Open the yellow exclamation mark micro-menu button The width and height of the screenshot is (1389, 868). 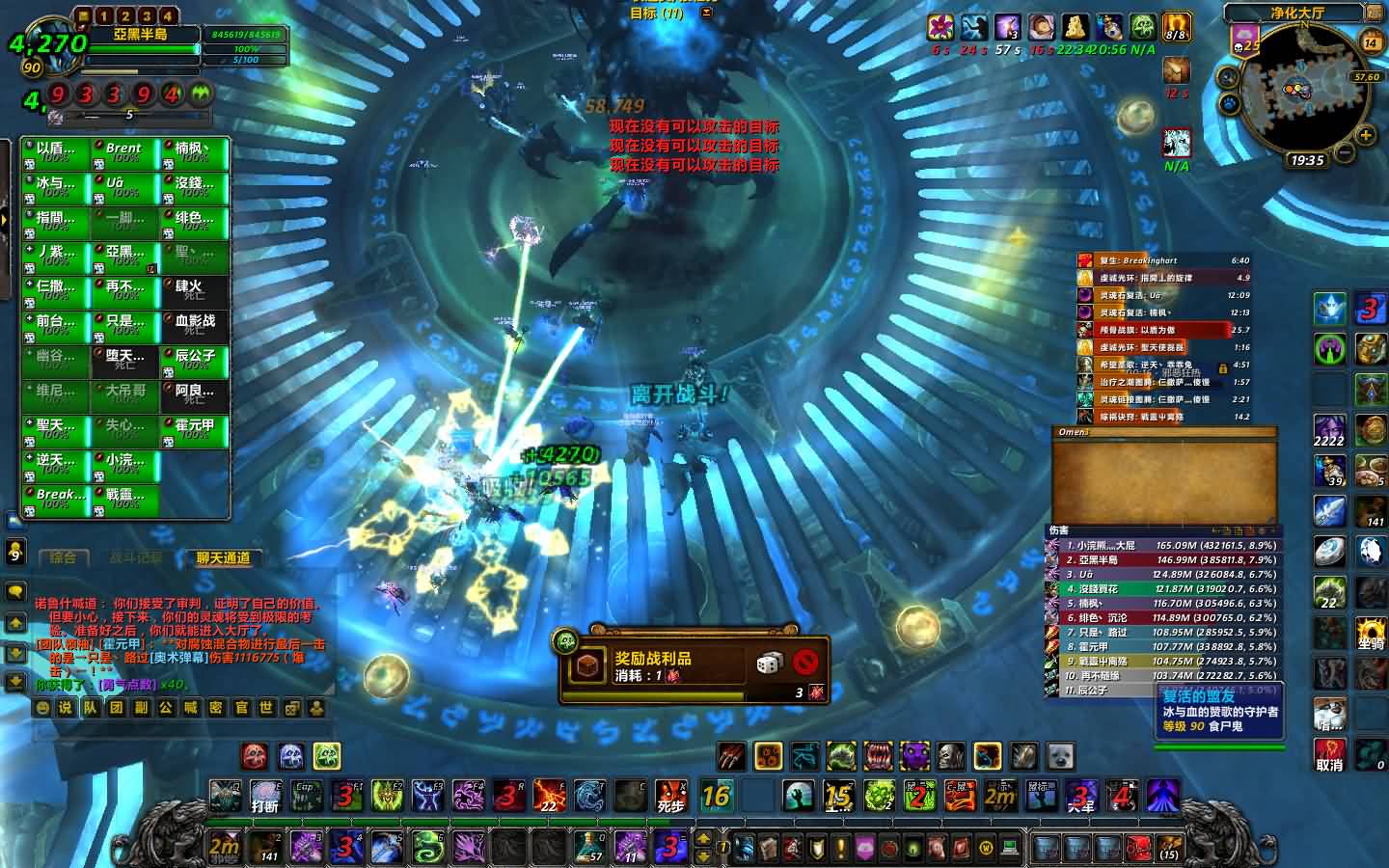(841, 848)
